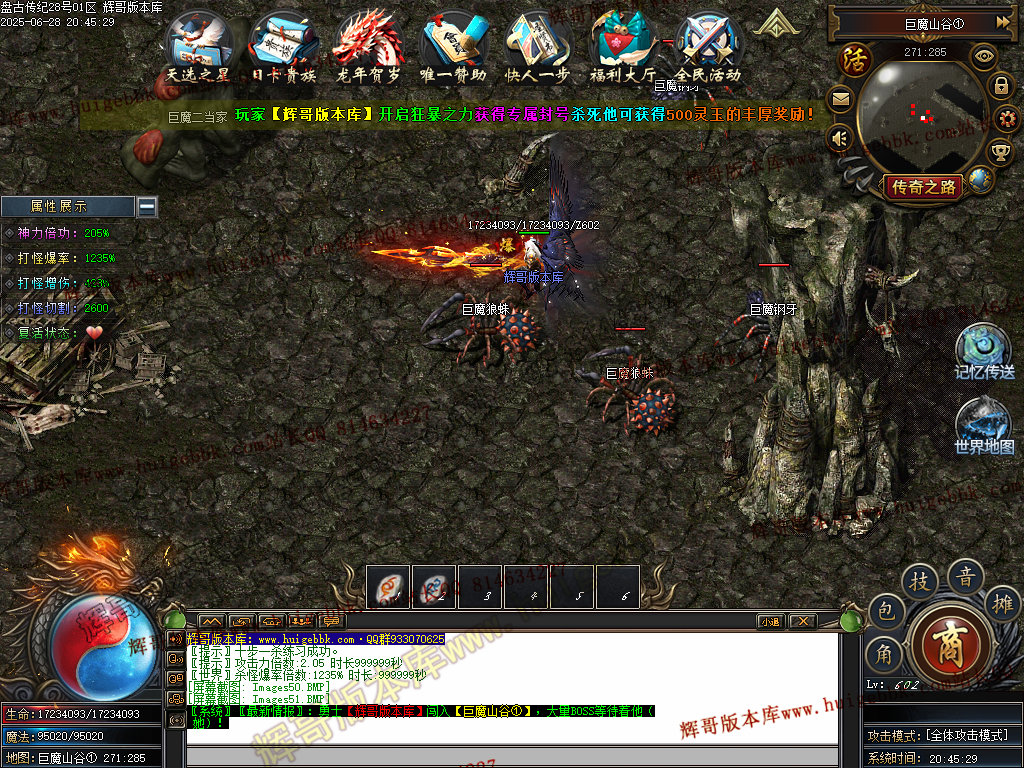
Task: Open the 天选之星 event icon
Action: coord(198,45)
